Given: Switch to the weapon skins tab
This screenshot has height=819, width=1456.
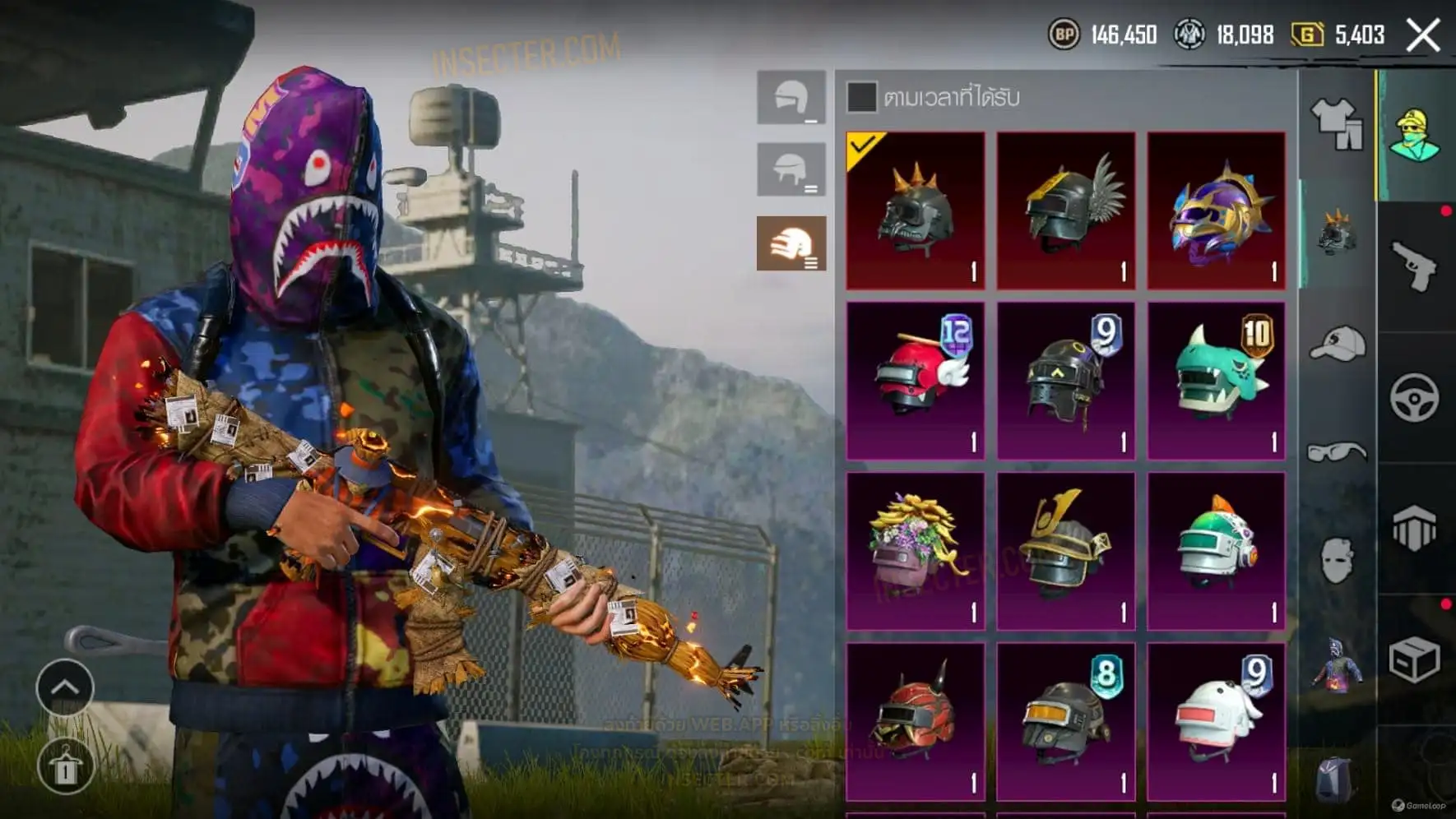Looking at the screenshot, I should [x=1415, y=266].
